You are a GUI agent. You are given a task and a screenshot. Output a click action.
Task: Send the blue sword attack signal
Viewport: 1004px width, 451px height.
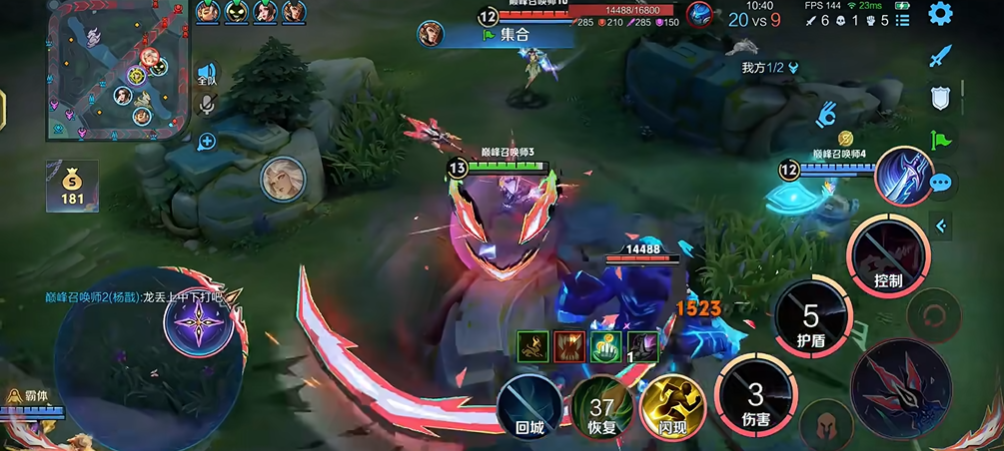(x=940, y=56)
